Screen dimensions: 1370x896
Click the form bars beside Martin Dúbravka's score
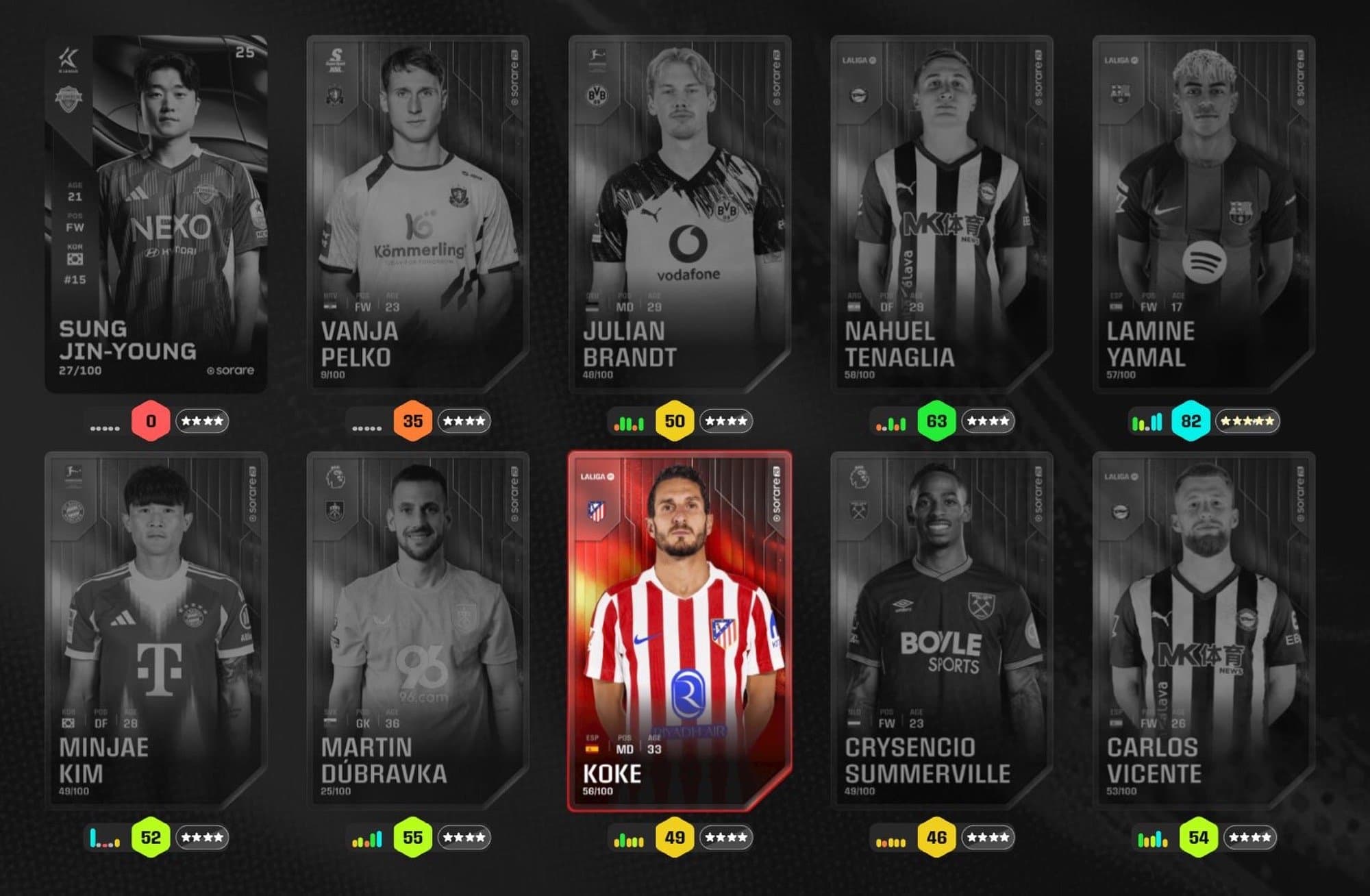[367, 840]
